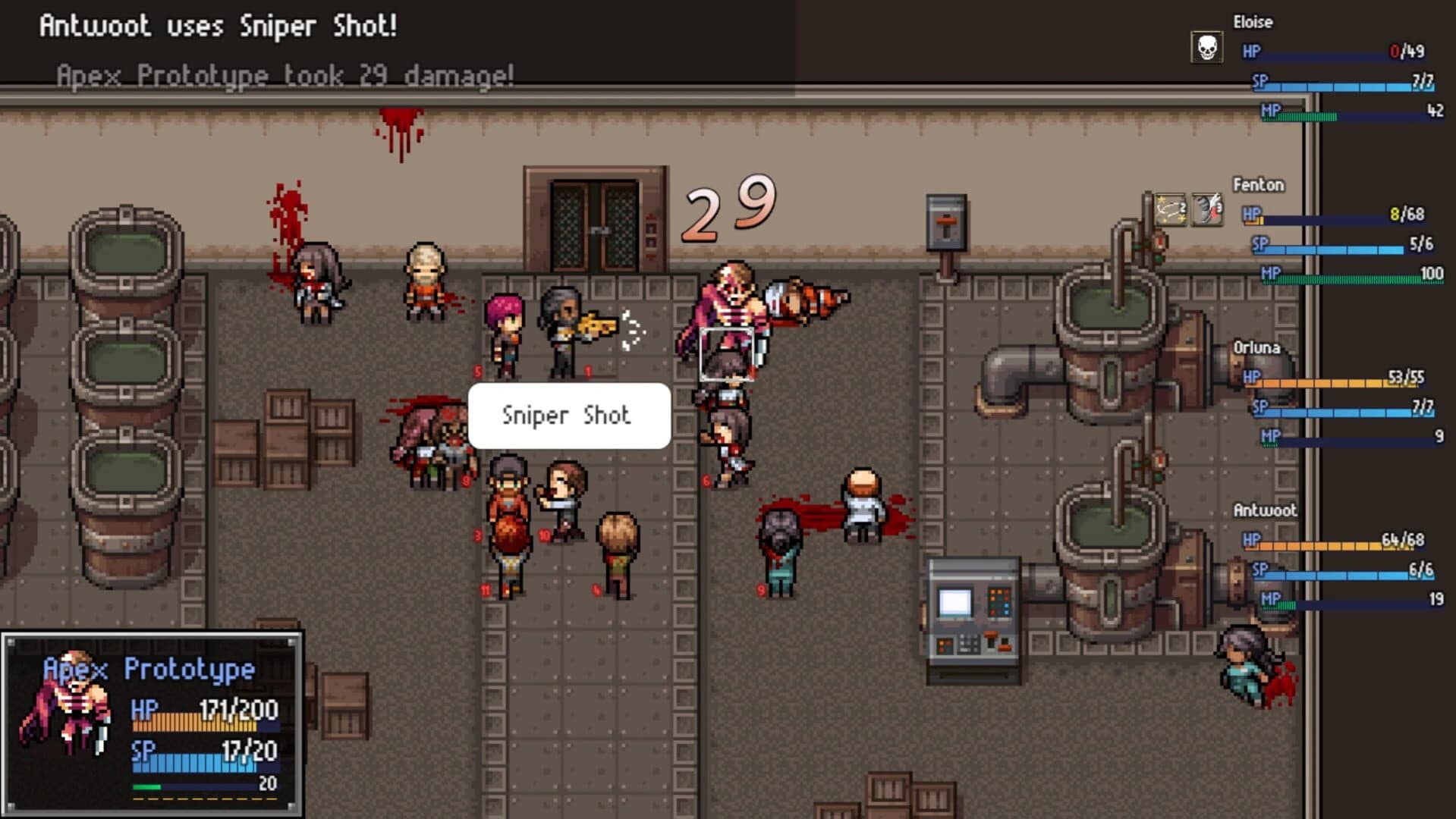
Task: Choose the Sniper Shot command
Action: click(568, 415)
